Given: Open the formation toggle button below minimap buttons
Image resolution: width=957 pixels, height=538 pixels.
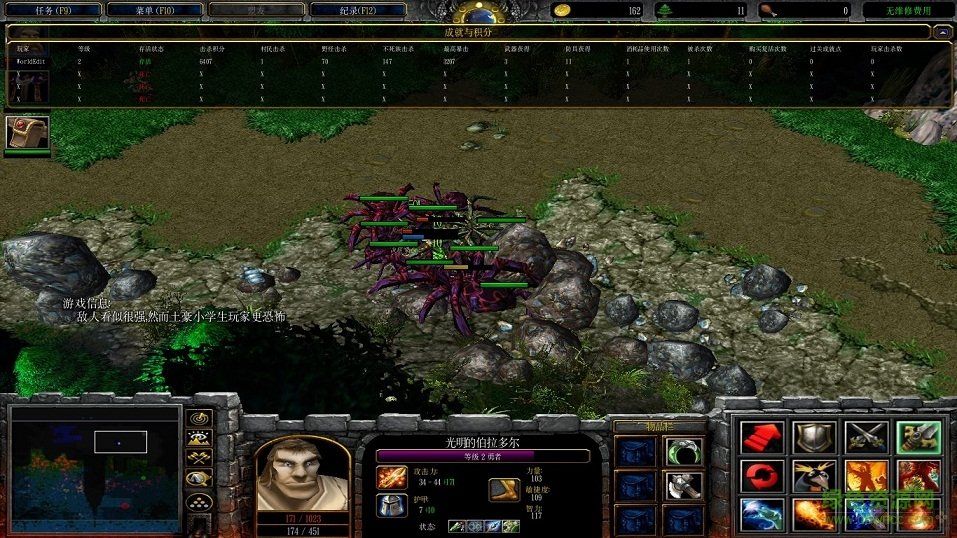Looking at the screenshot, I should [200, 501].
